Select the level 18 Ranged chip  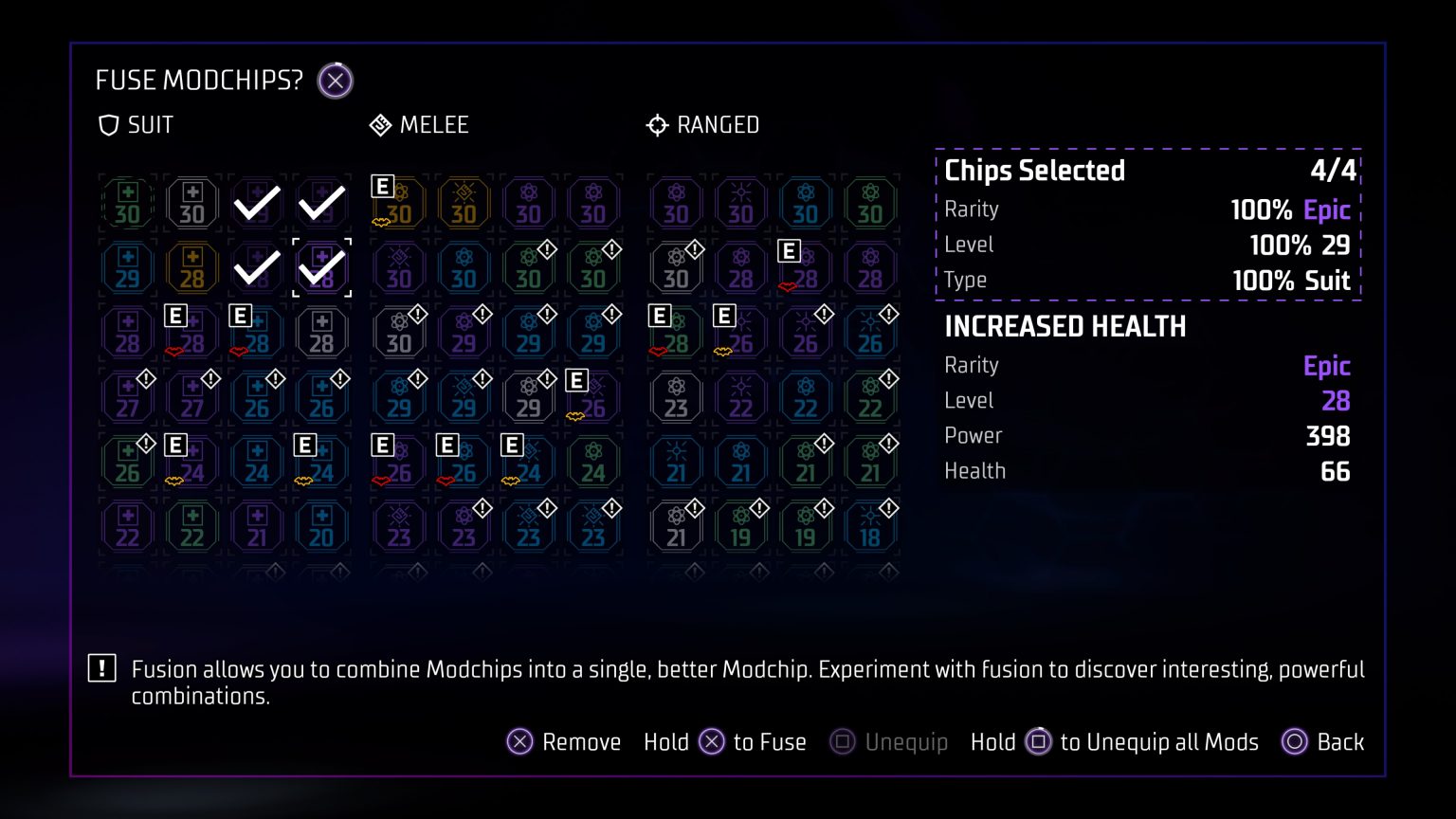coord(869,526)
